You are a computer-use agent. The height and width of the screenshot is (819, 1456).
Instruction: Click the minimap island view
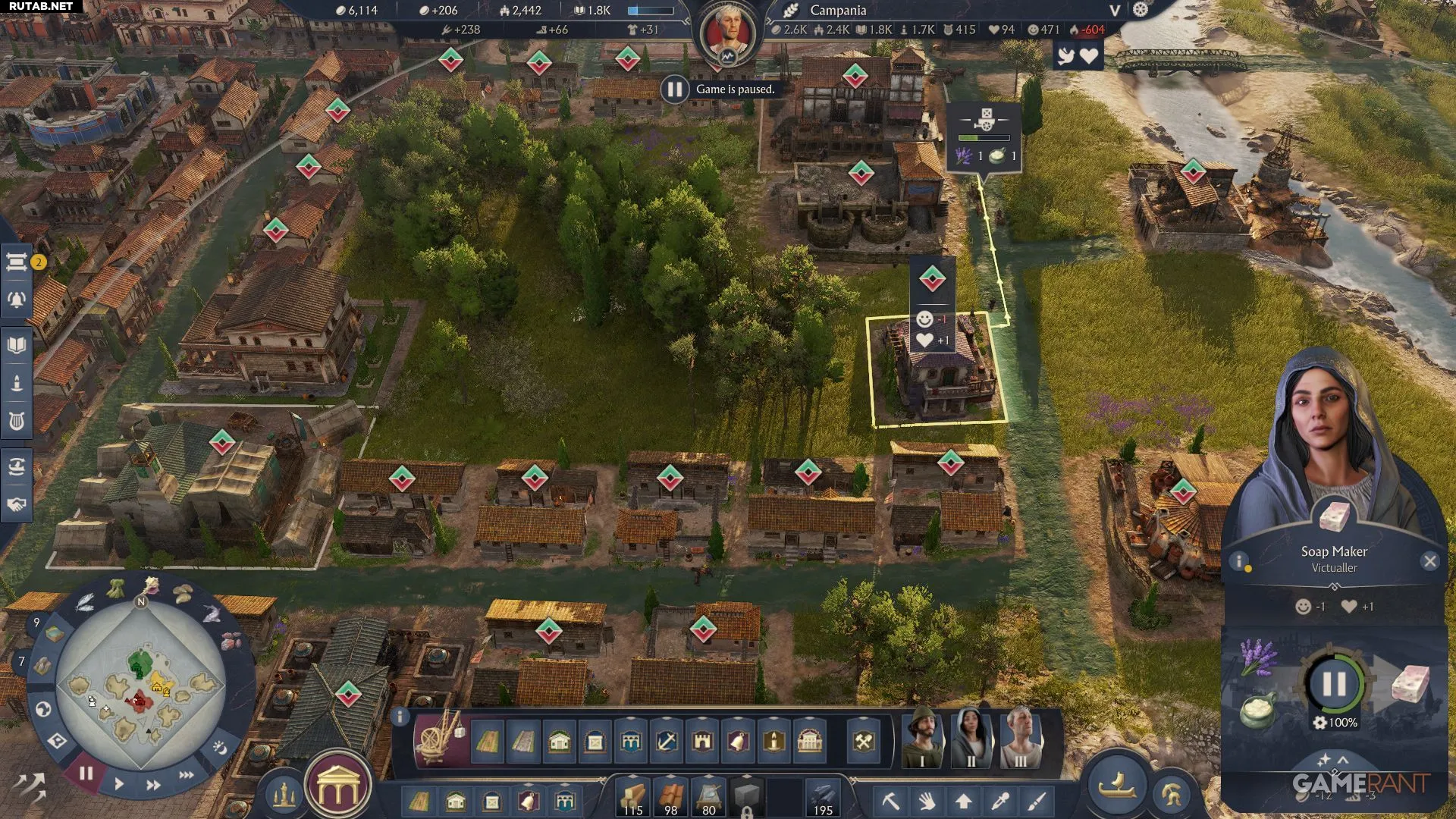140,686
